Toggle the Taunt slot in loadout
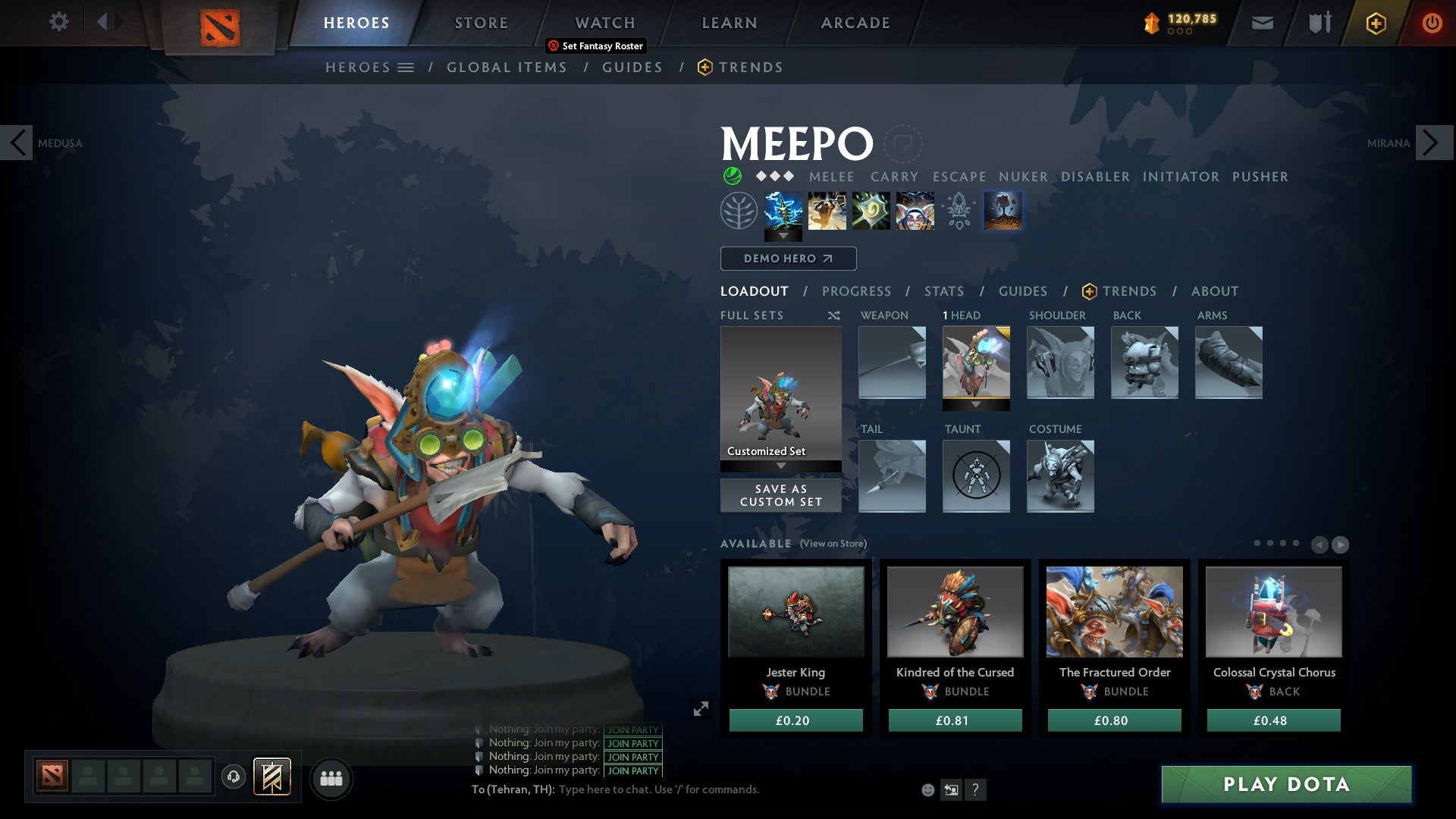The height and width of the screenshot is (819, 1456). click(976, 476)
